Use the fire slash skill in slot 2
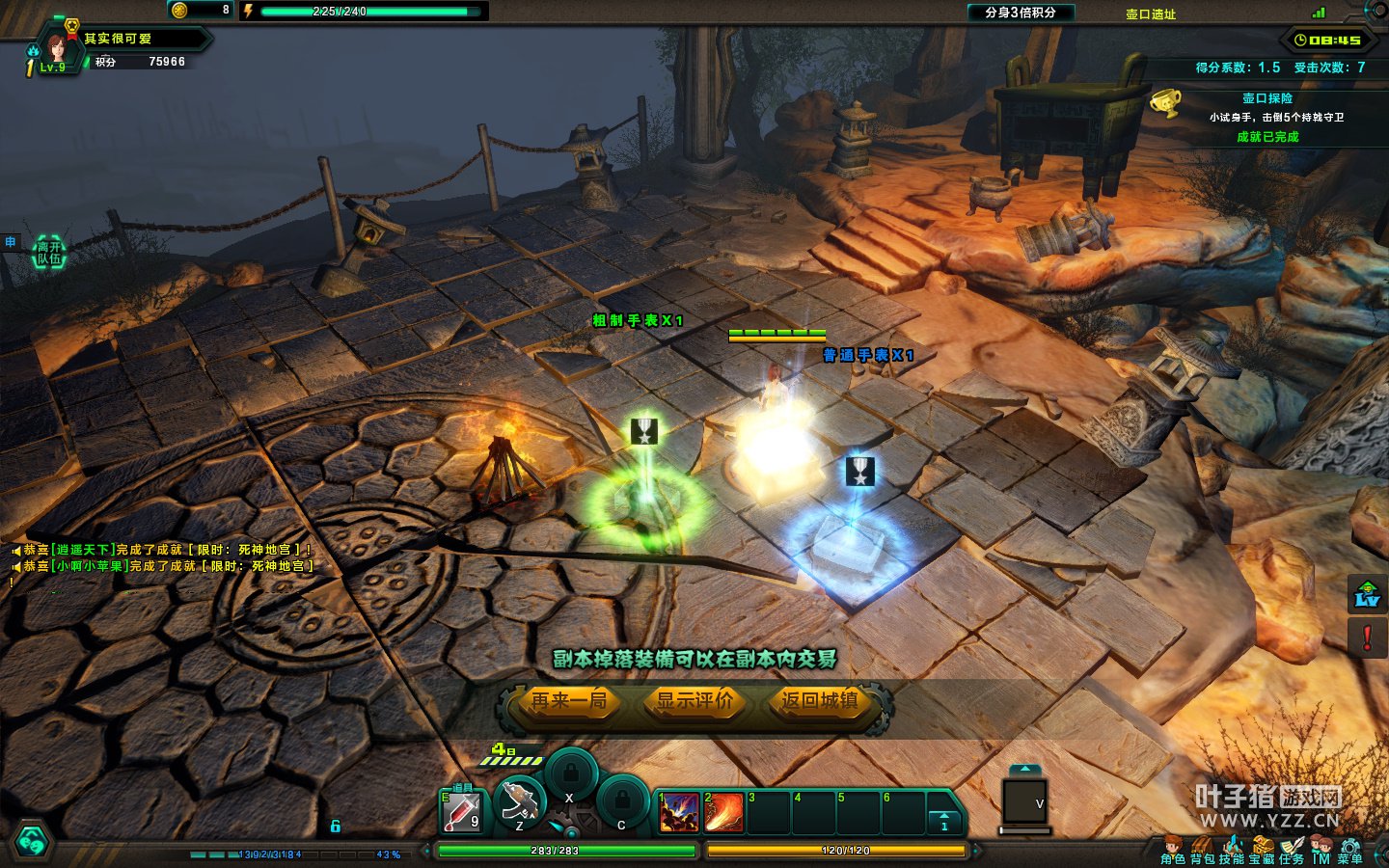Screen dimensions: 1389x868 [723, 812]
